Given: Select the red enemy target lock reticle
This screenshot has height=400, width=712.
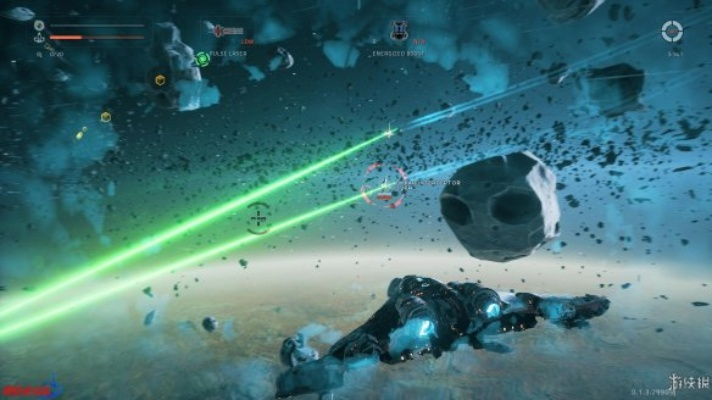Looking at the screenshot, I should point(384,186).
